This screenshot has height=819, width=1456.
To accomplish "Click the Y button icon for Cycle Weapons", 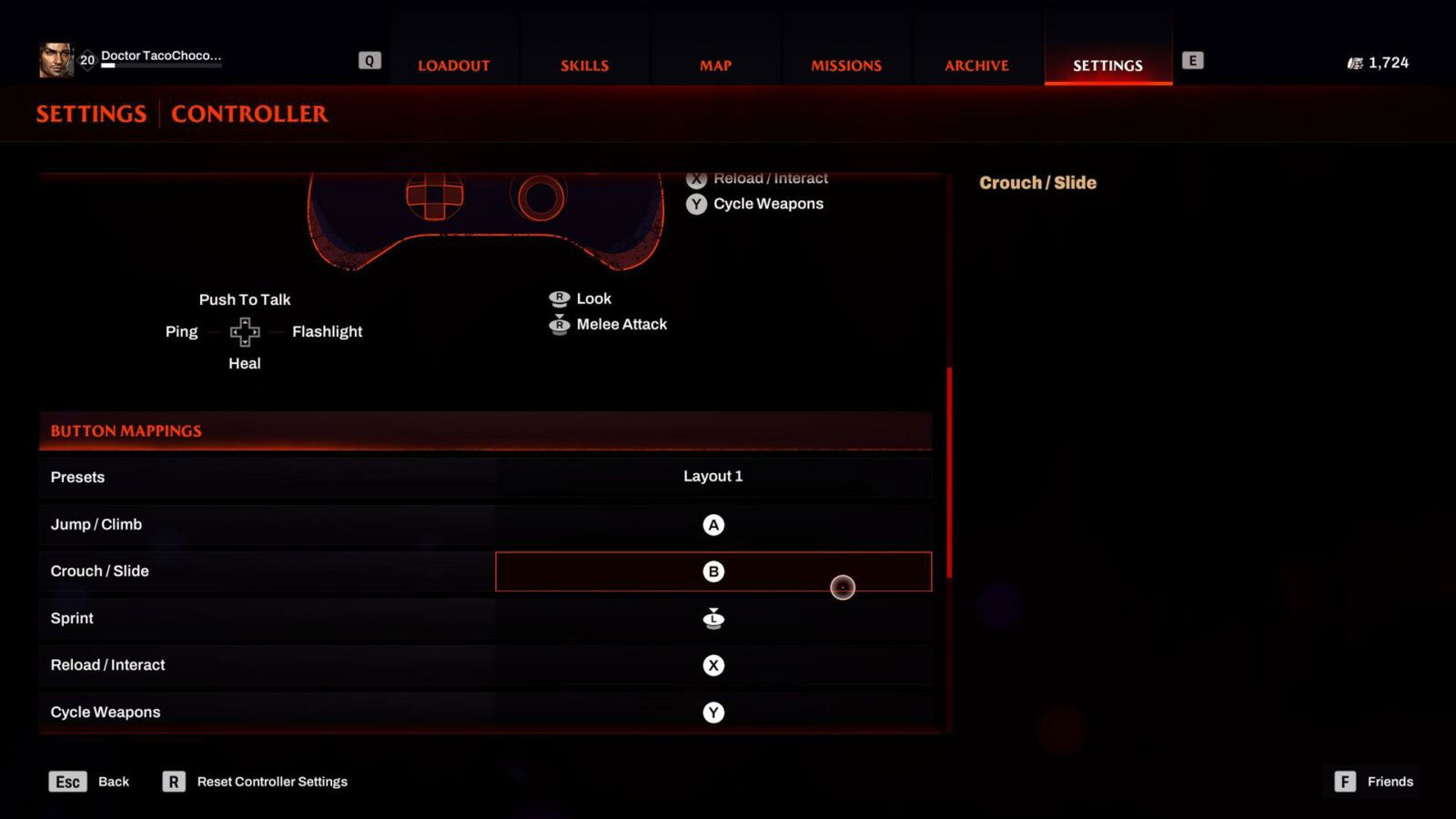I will point(714,712).
